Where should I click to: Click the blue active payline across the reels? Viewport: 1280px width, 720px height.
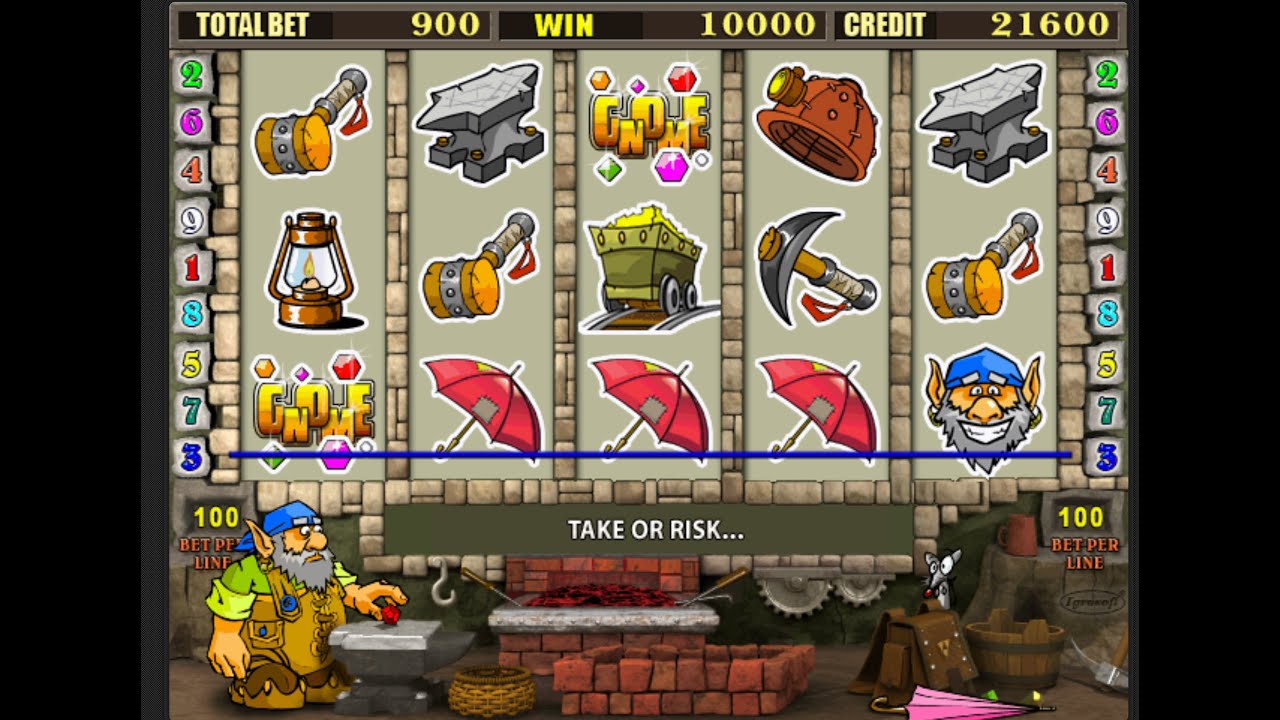(650, 453)
